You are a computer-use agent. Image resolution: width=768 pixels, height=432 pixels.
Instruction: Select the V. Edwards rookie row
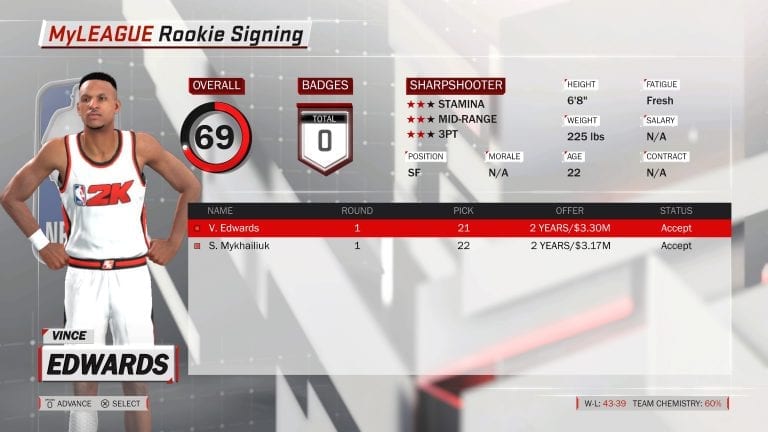coord(459,228)
